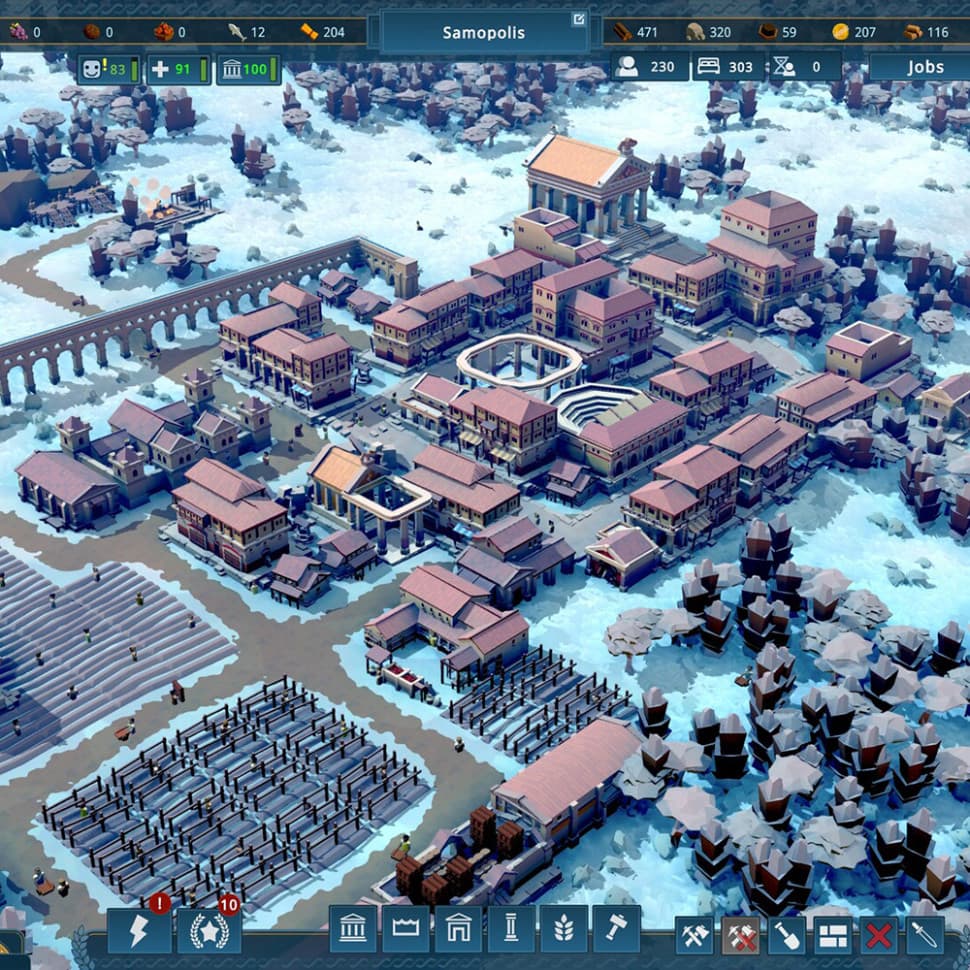Activate the red X demolish tool

(x=879, y=936)
